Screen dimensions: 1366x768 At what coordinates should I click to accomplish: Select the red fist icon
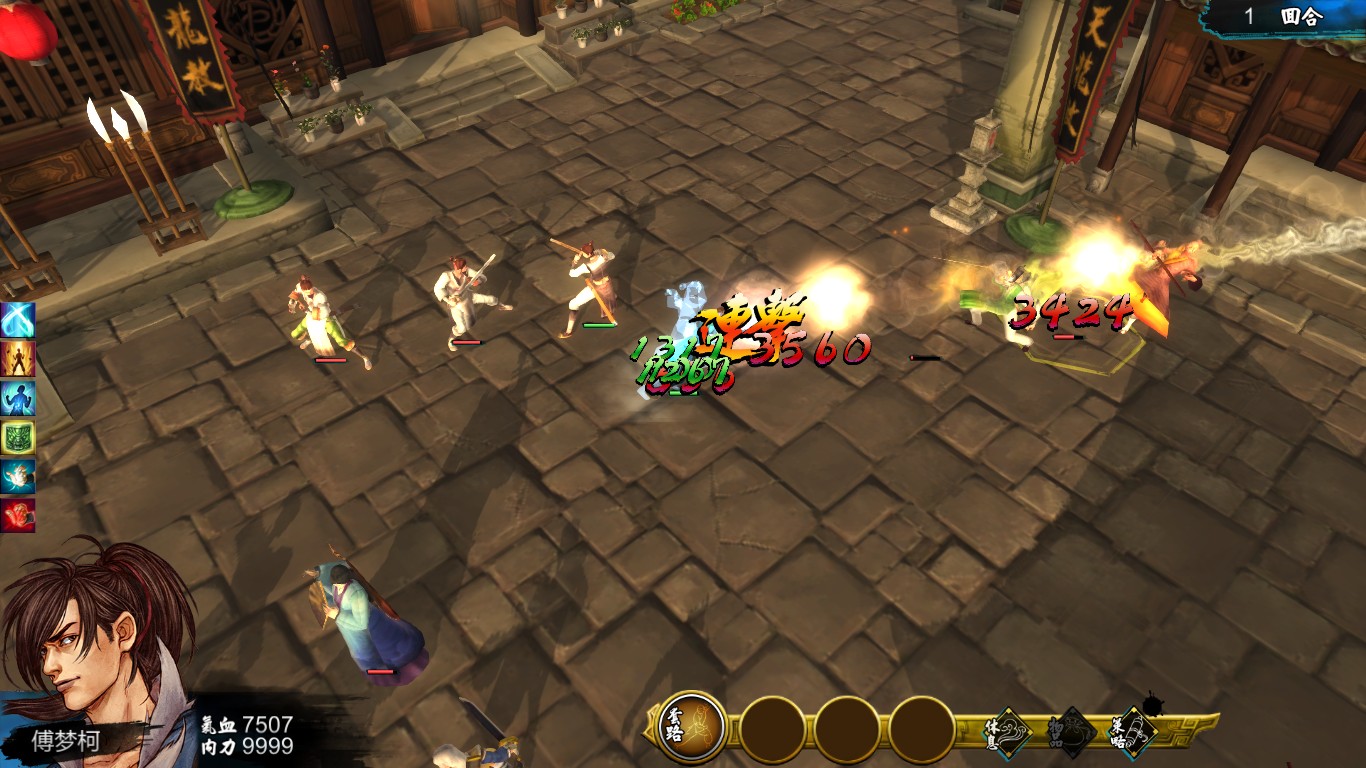coord(18,515)
